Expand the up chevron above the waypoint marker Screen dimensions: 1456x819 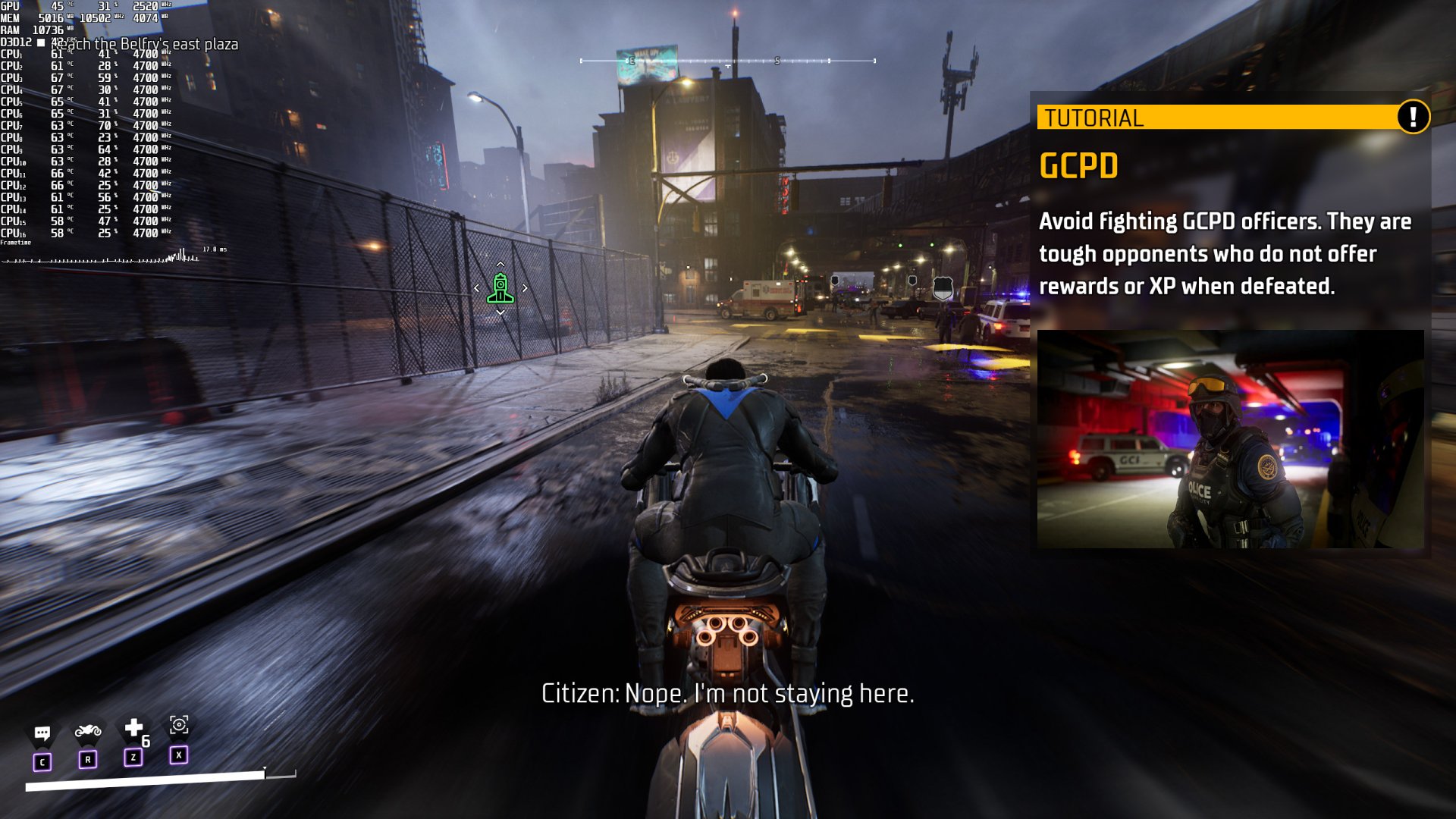[500, 265]
